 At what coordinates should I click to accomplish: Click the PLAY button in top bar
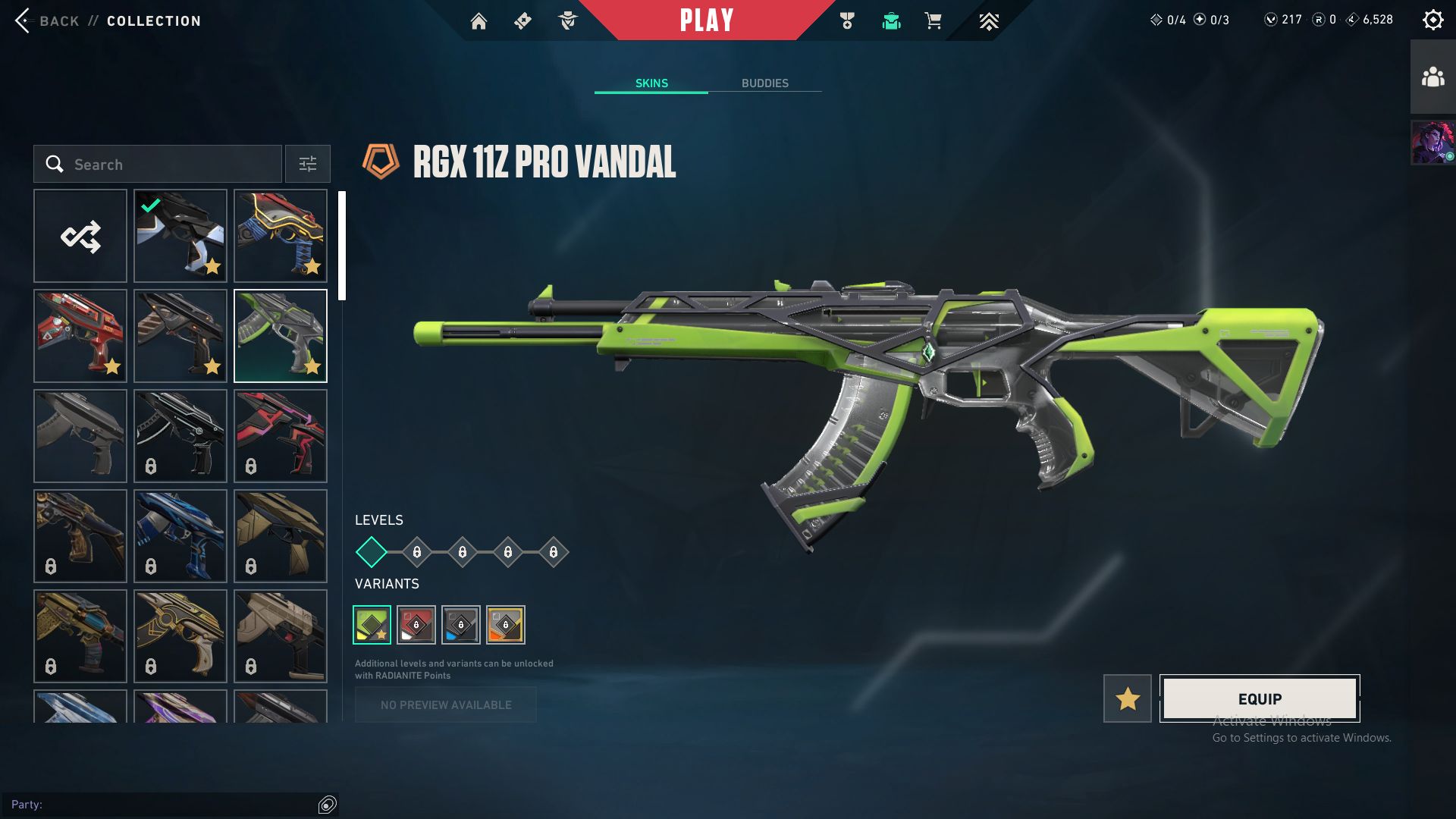click(706, 20)
